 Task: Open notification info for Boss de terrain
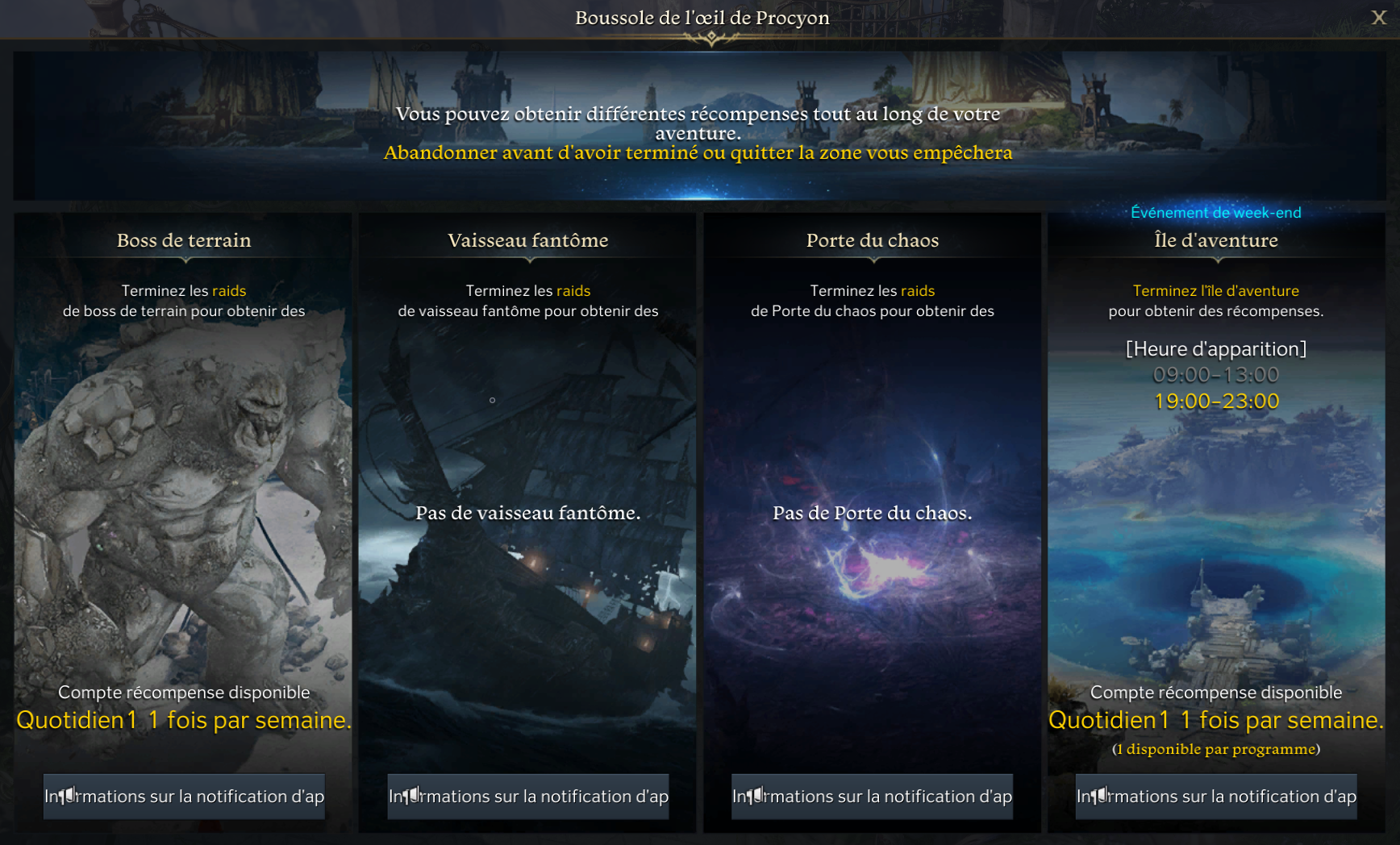pyautogui.click(x=184, y=797)
